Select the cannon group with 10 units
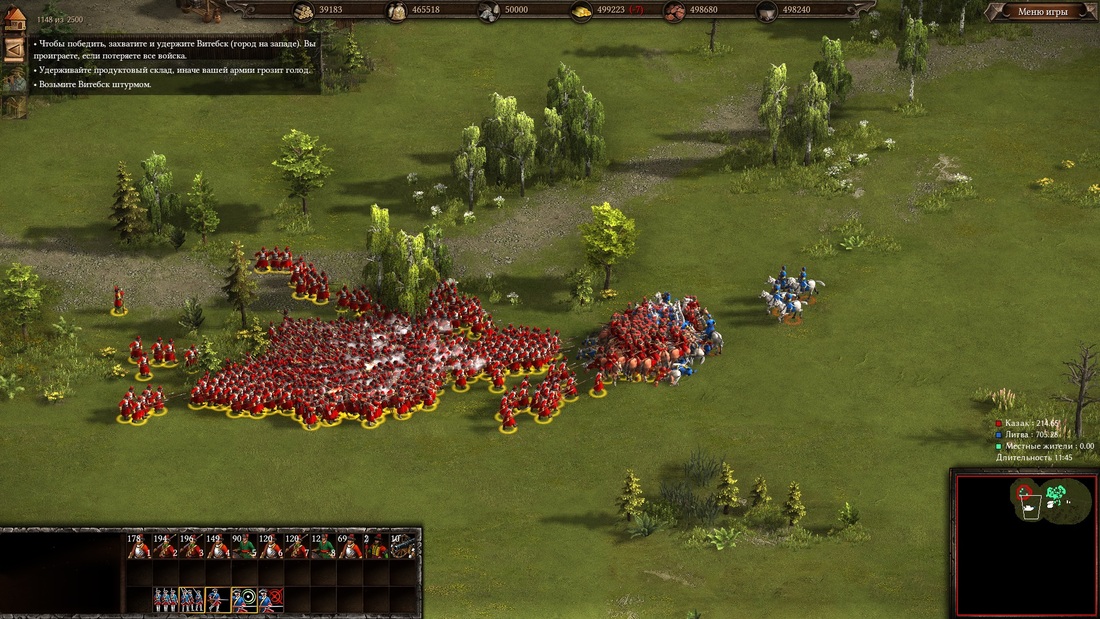Viewport: 1100px width, 619px height. coord(402,546)
